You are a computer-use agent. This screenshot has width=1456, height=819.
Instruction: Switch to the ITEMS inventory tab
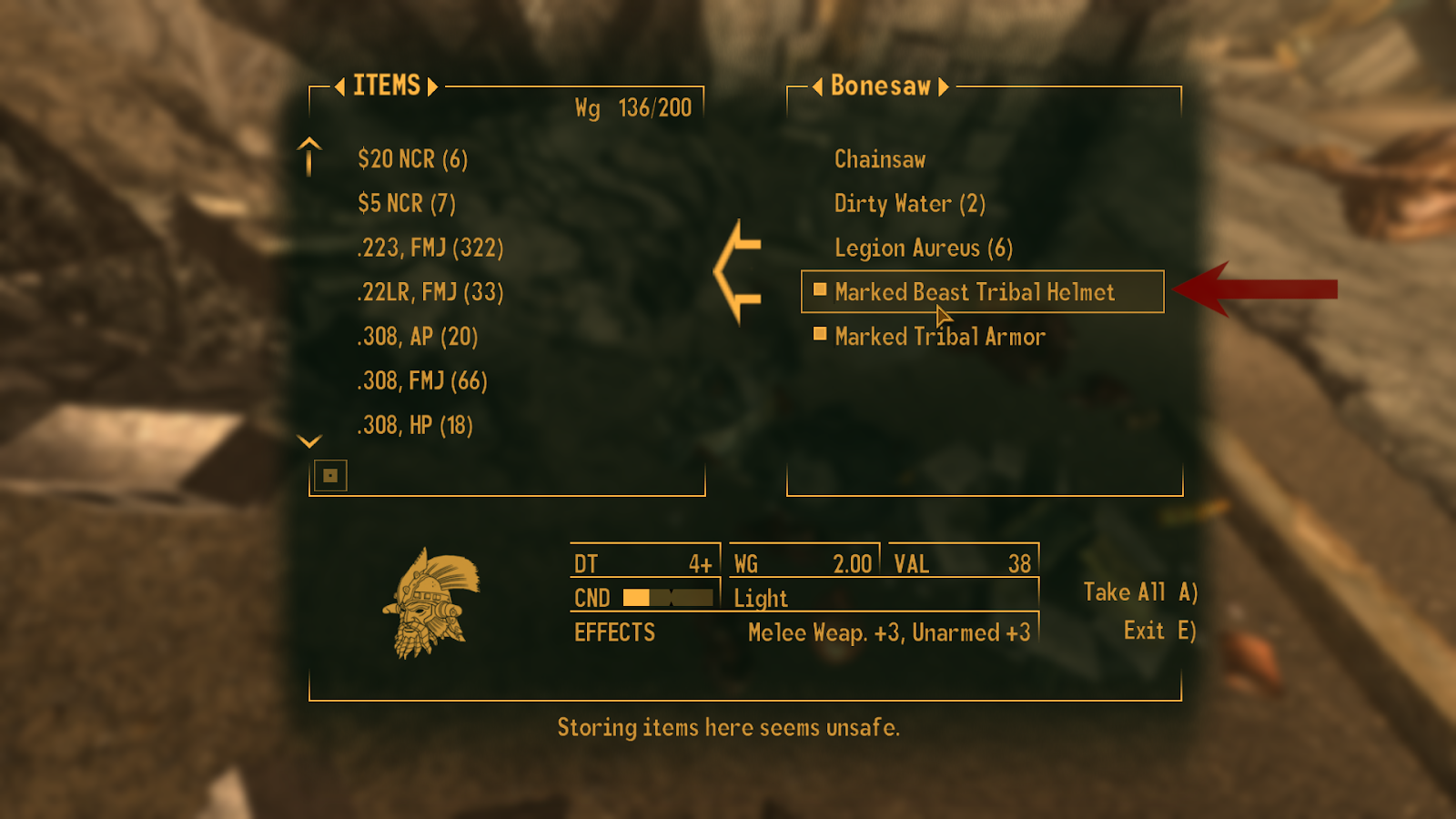[x=386, y=86]
